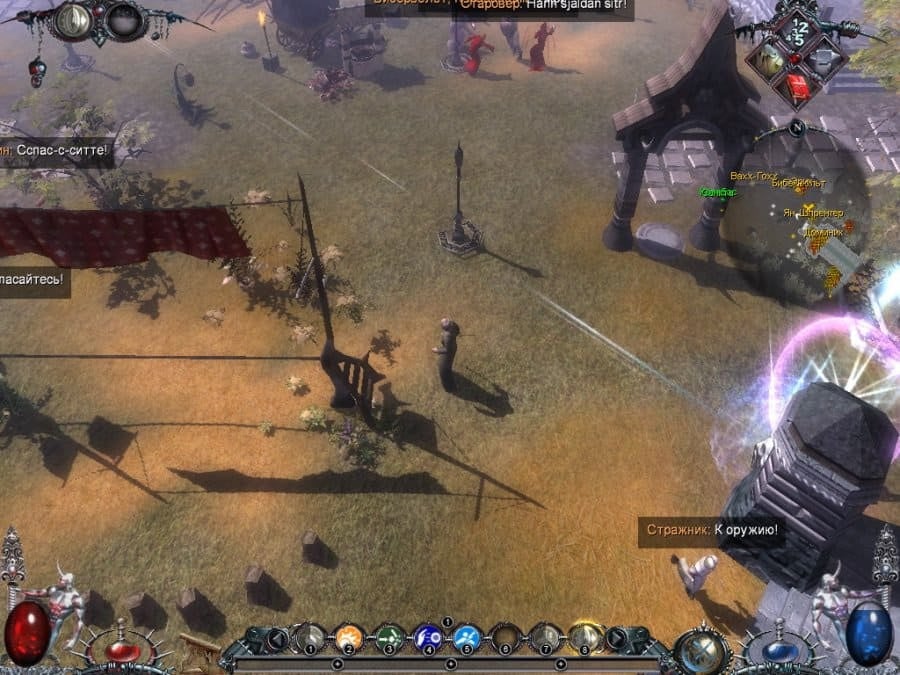Viewport: 900px width, 675px height.
Task: Choose the gold-ringed skill in slot 8
Action: (x=585, y=636)
